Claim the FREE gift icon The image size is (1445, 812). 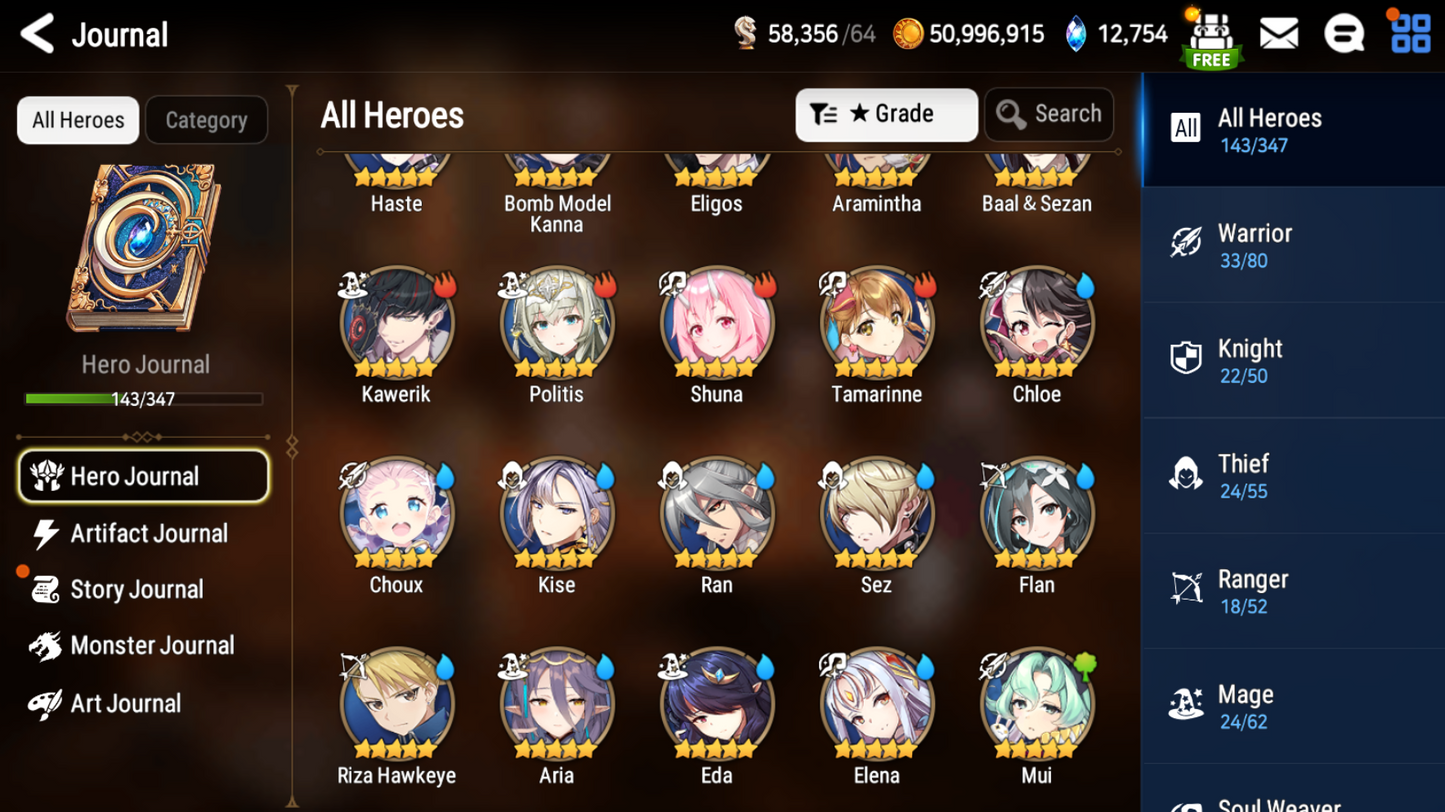[1211, 38]
